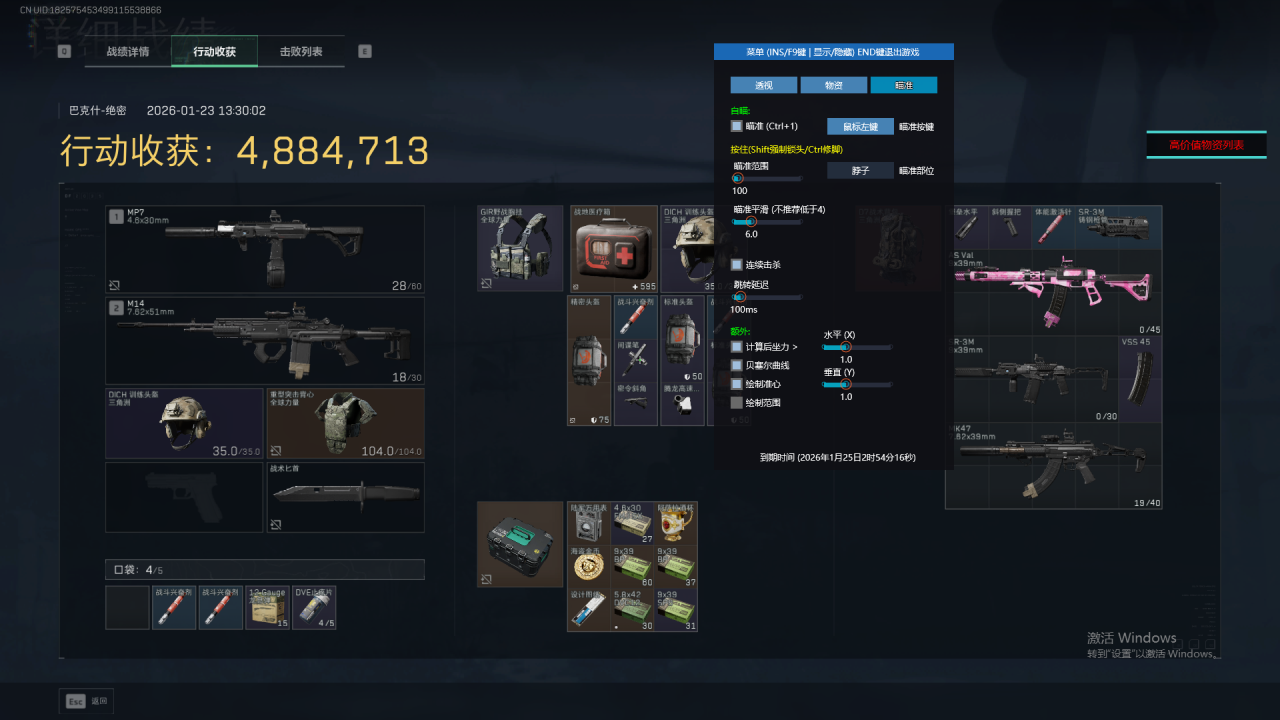The height and width of the screenshot is (720, 1280).
Task: Select the 战术匕首 knife slot
Action: point(345,497)
